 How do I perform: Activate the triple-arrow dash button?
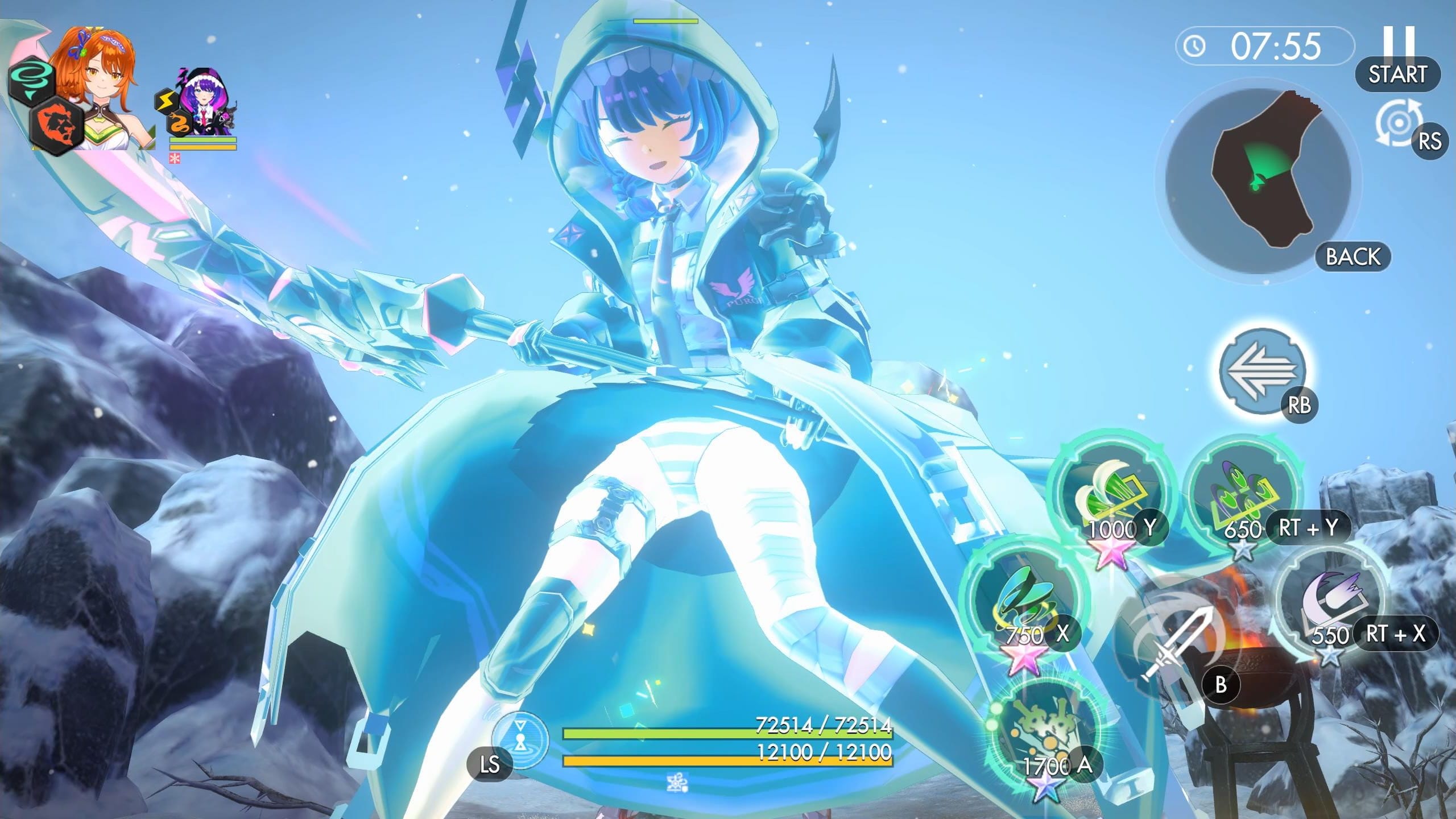tap(1261, 370)
